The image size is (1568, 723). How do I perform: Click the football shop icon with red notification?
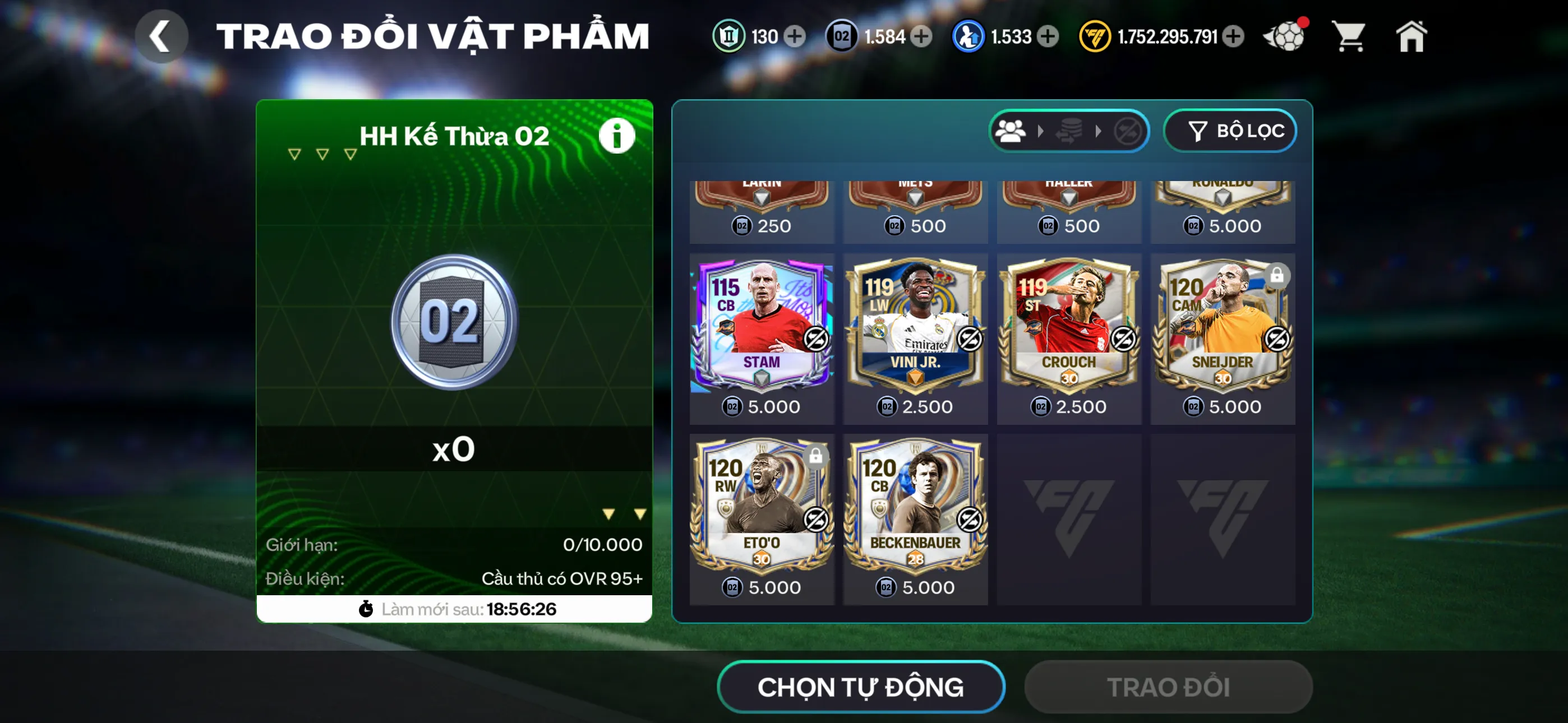point(1284,36)
